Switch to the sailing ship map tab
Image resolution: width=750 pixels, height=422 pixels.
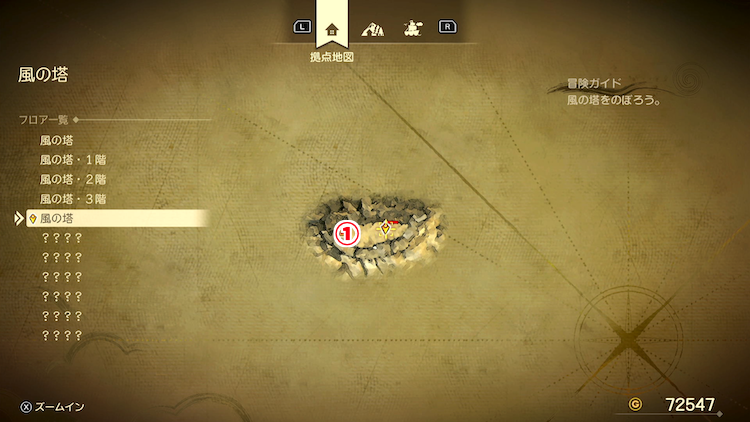point(410,28)
